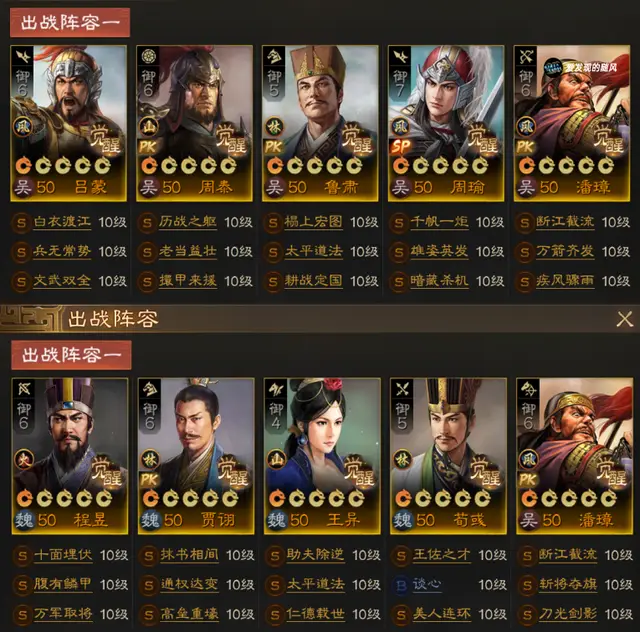The height and width of the screenshot is (632, 640).
Task: Select the 千帆一炬 skill
Action: [x=437, y=223]
